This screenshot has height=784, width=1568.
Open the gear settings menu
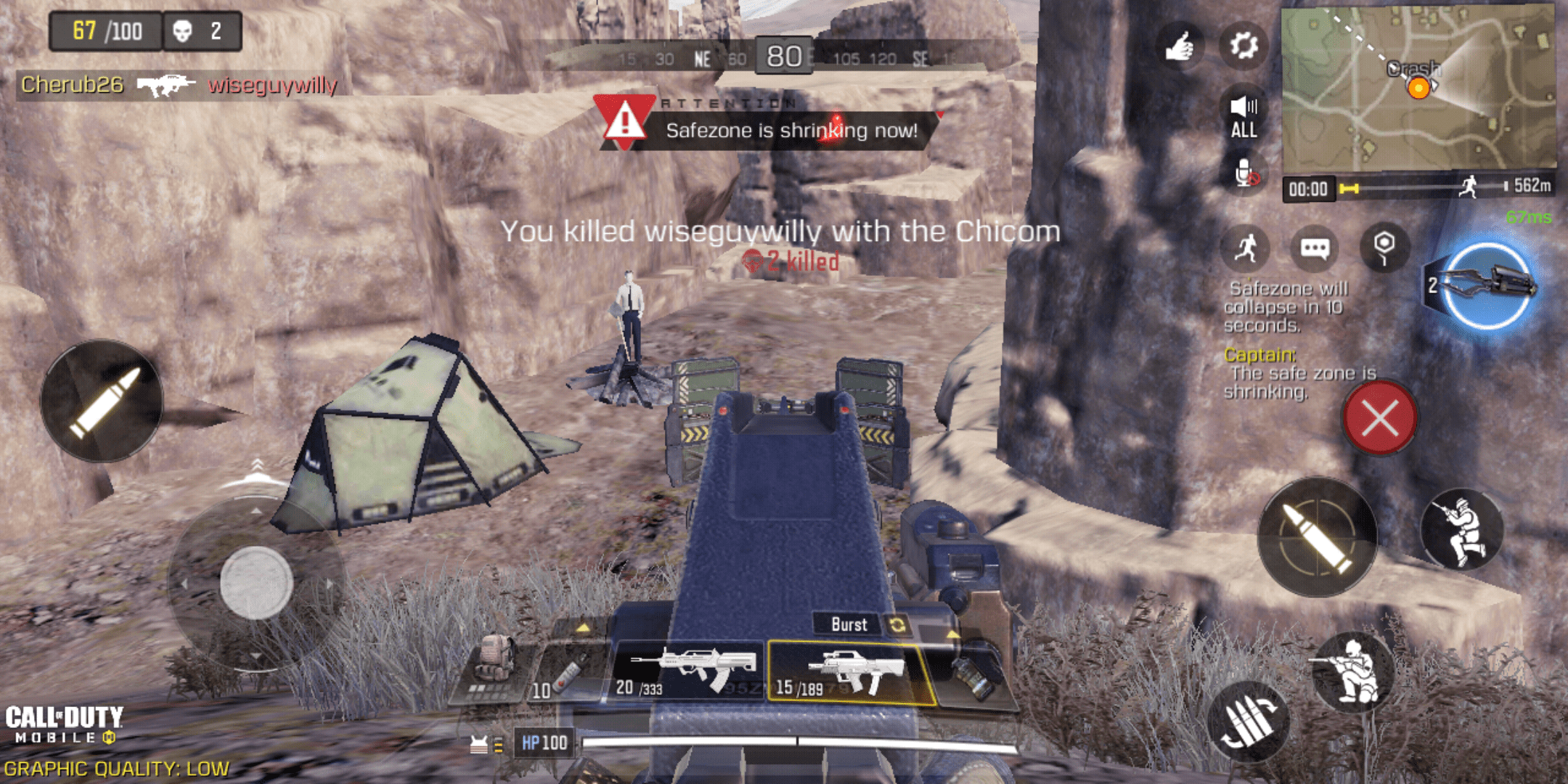click(x=1244, y=46)
